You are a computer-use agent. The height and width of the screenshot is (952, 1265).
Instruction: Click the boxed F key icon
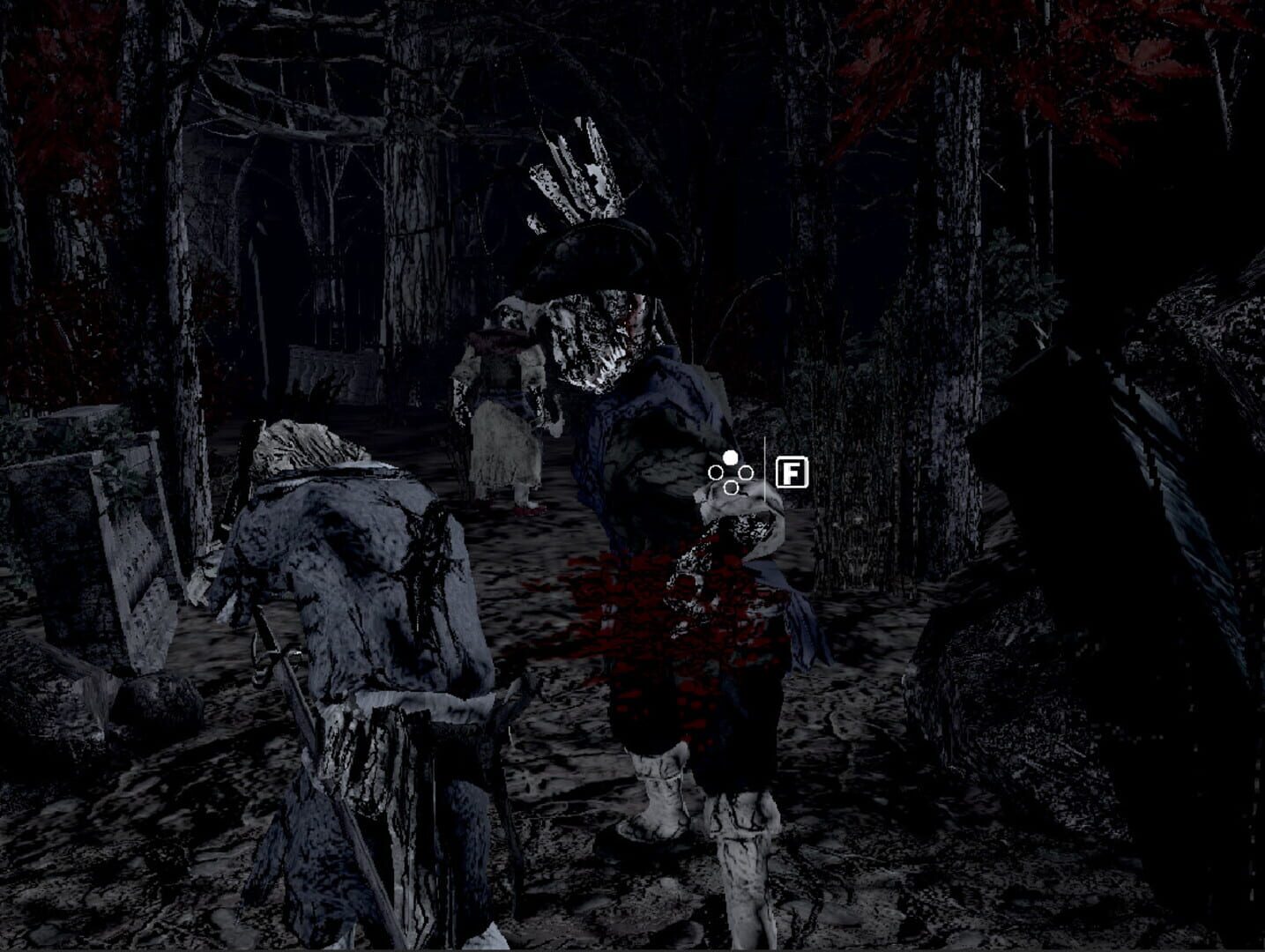(792, 472)
